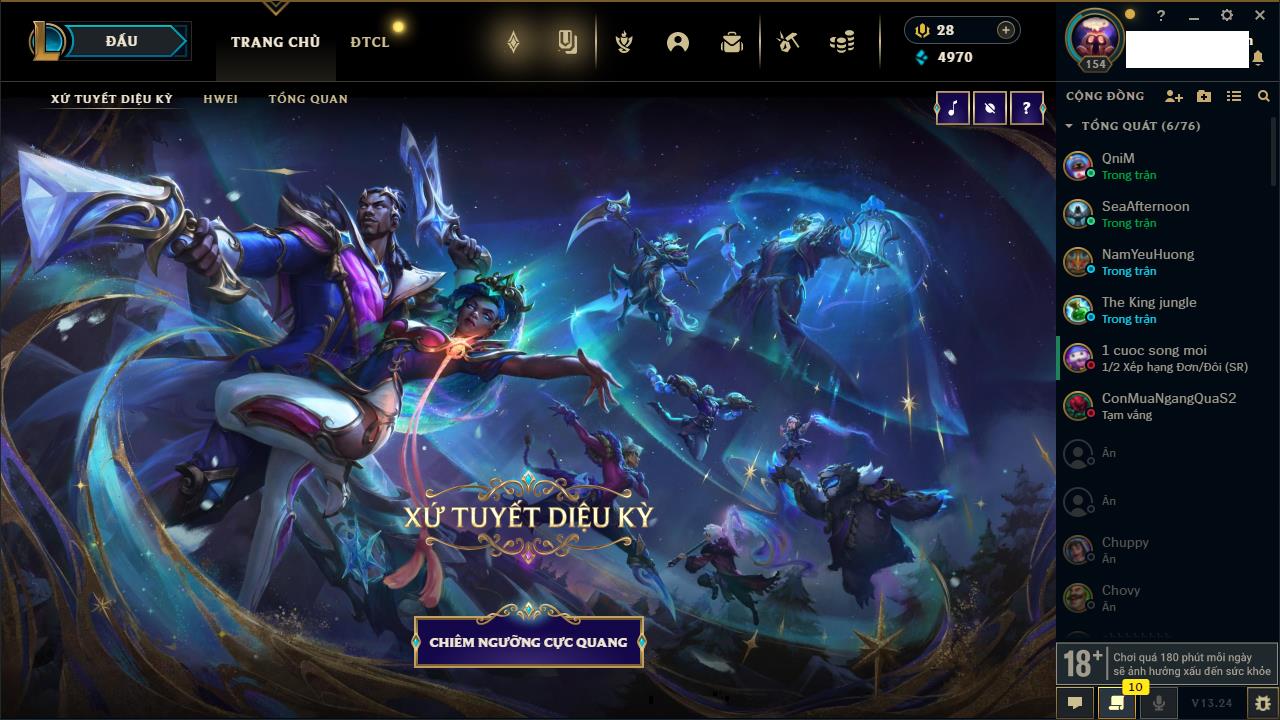Image resolution: width=1280 pixels, height=720 pixels.
Task: Toggle the music note button
Action: pyautogui.click(x=952, y=108)
